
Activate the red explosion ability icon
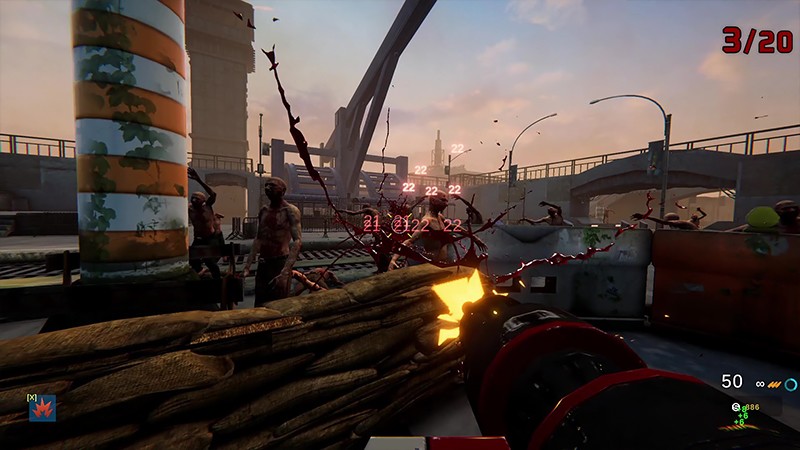point(42,408)
